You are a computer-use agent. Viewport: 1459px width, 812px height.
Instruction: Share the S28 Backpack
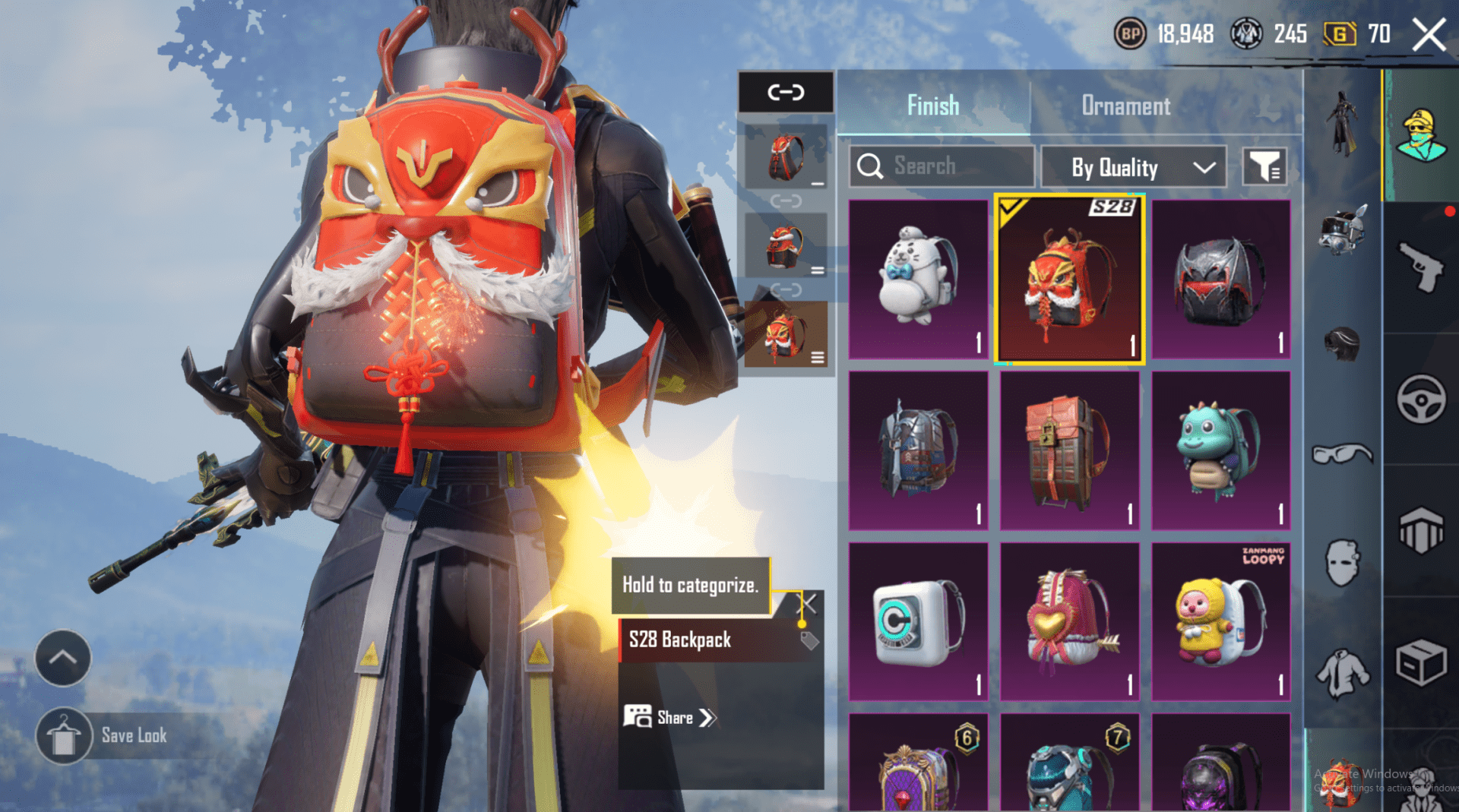click(x=670, y=718)
